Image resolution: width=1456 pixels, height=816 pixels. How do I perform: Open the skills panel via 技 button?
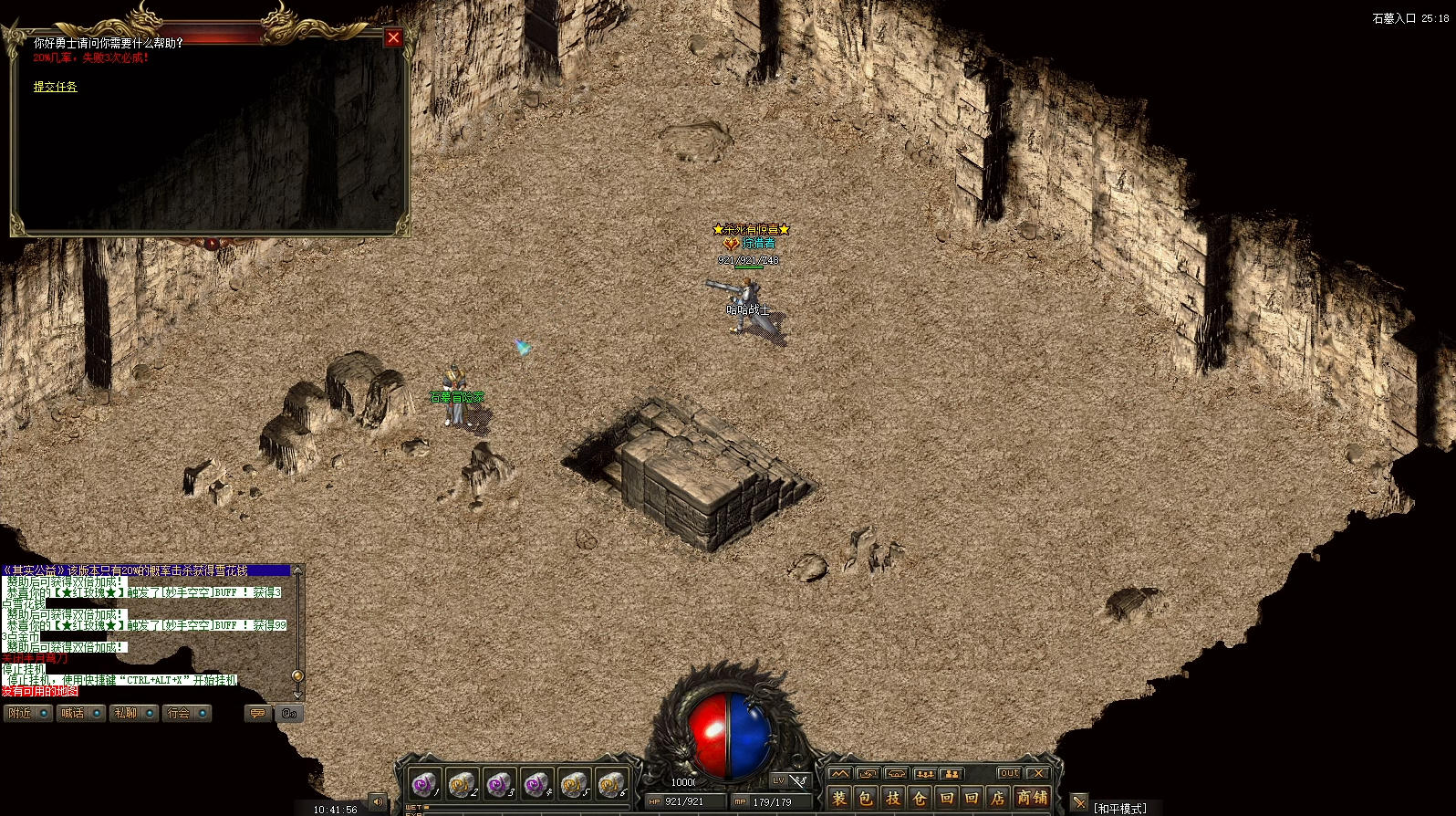pos(892,798)
